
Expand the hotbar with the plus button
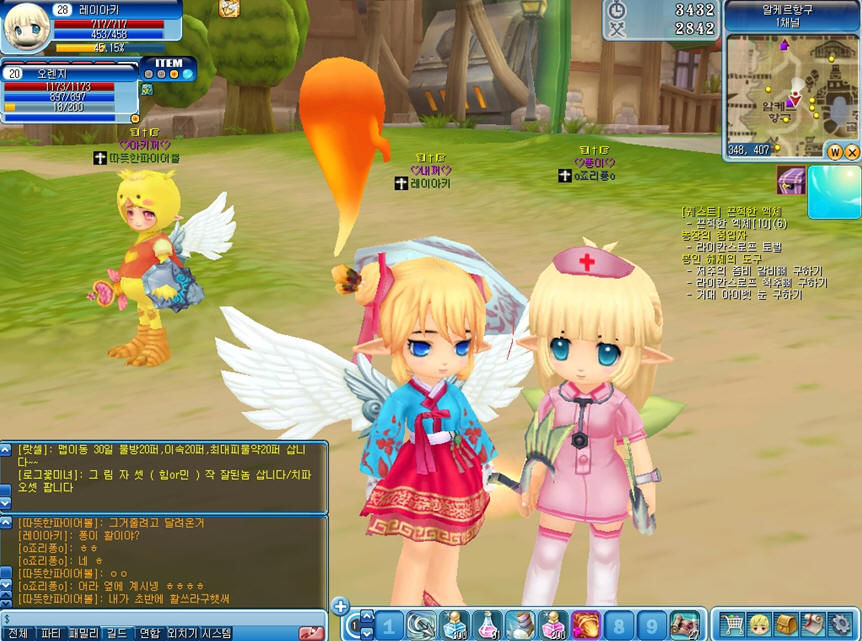pyautogui.click(x=340, y=606)
